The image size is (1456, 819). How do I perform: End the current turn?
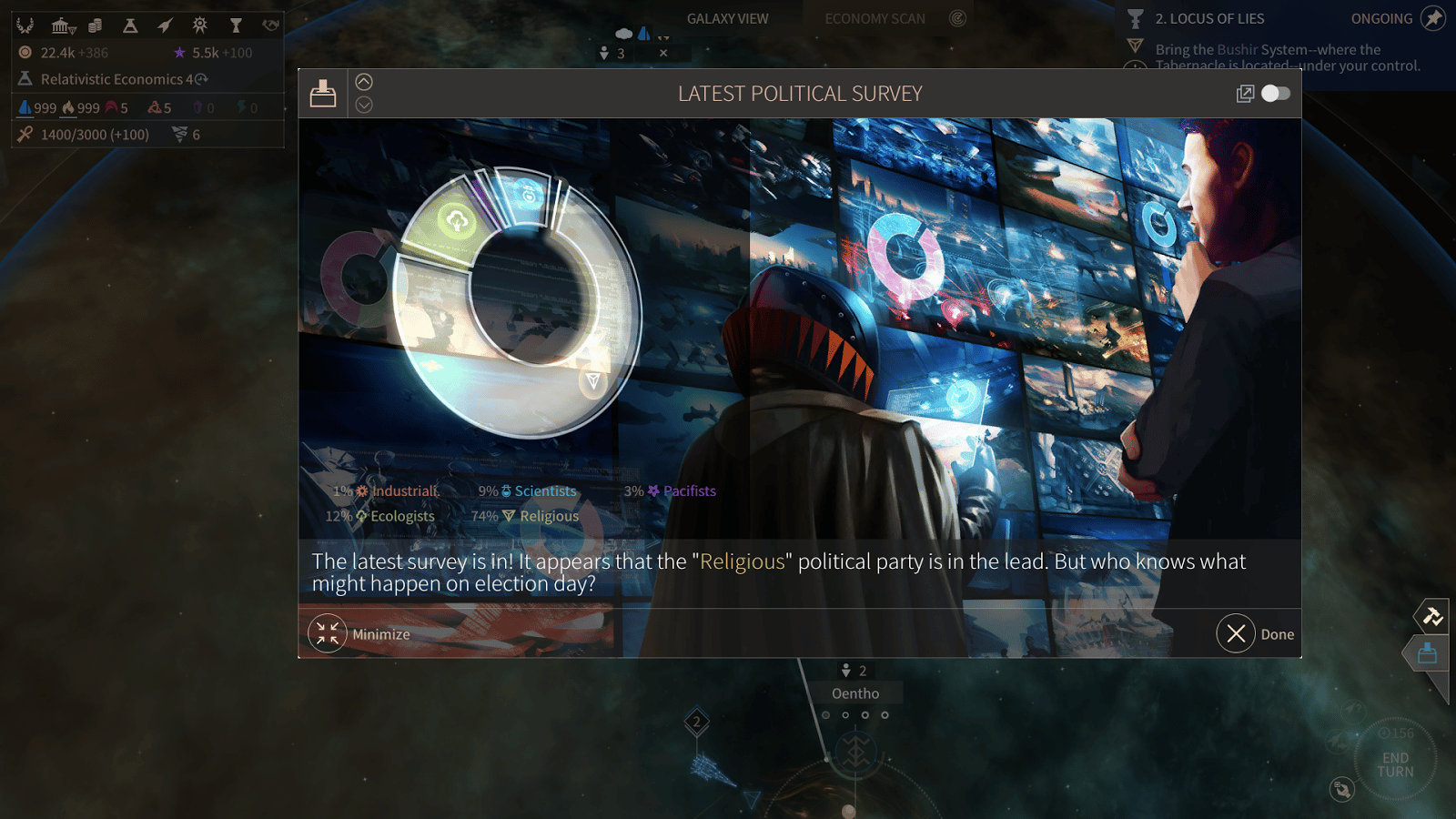1395,764
